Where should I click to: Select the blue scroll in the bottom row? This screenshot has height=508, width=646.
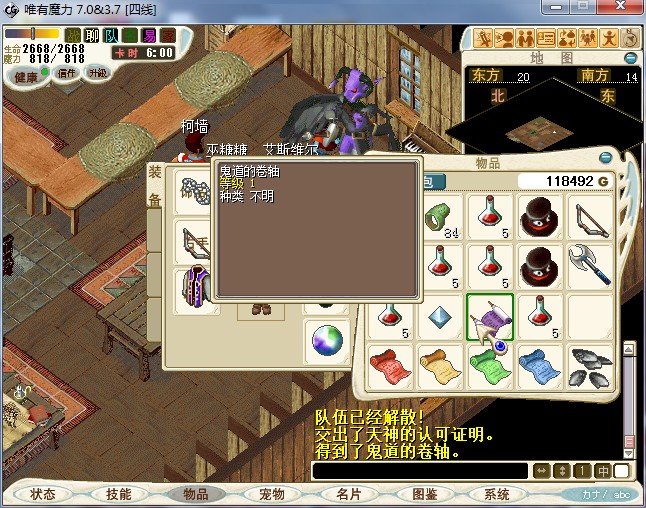(x=540, y=366)
